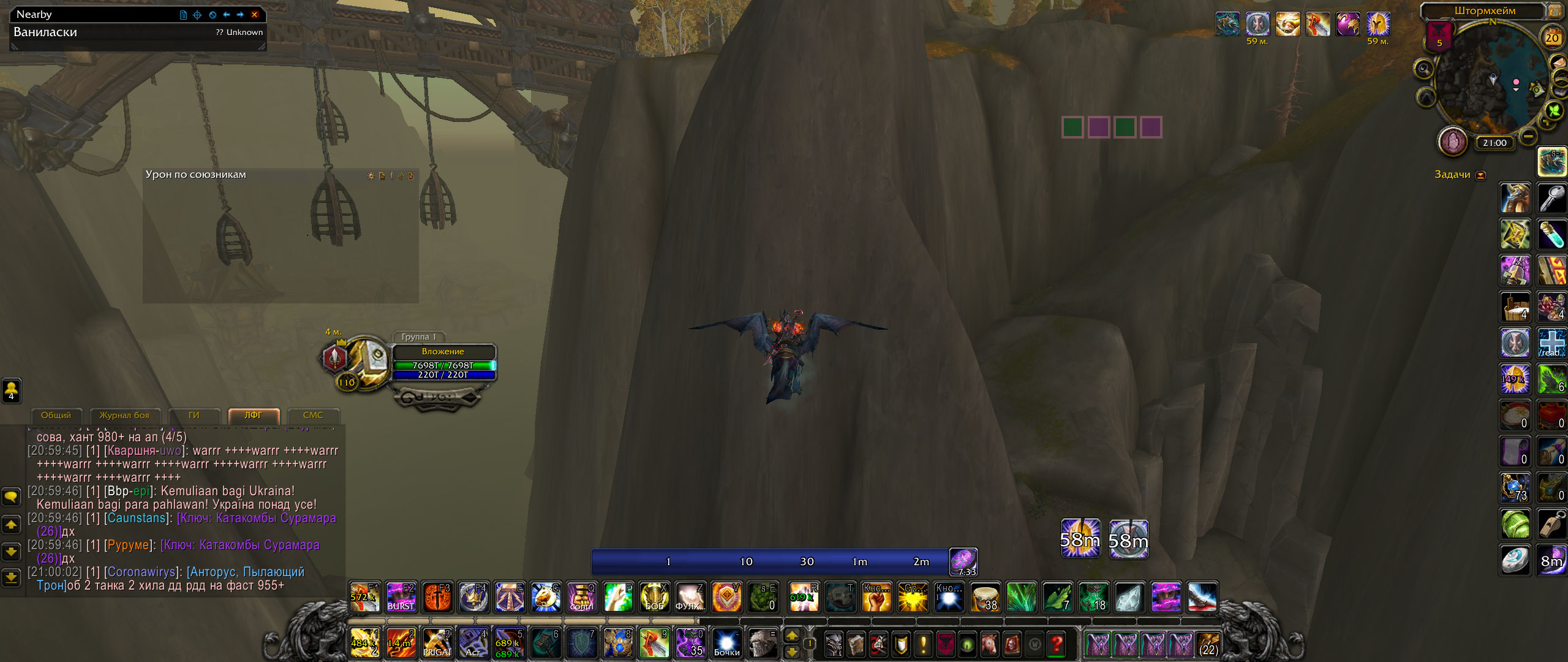
Task: Activate the PRIGAI action bar slot
Action: [x=437, y=644]
